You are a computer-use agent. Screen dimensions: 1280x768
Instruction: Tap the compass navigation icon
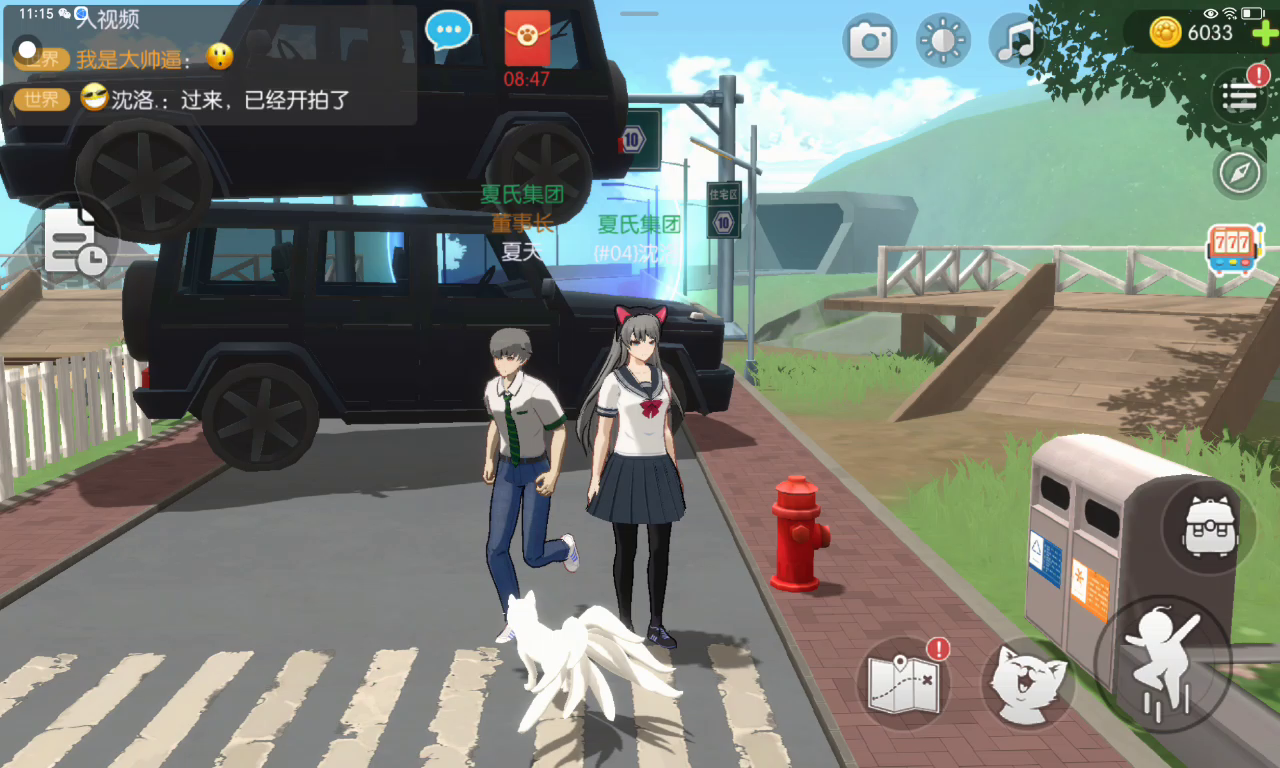(1240, 174)
